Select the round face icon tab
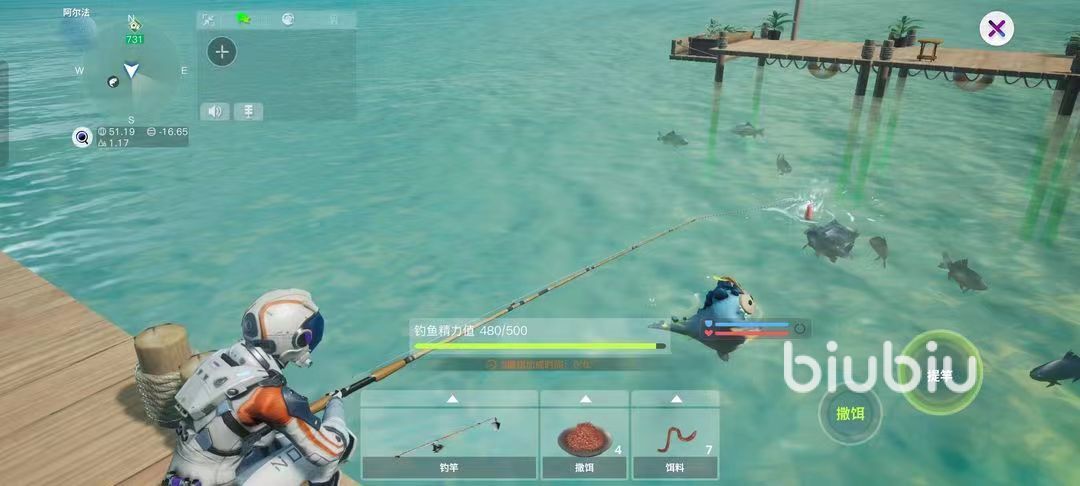 coord(287,19)
